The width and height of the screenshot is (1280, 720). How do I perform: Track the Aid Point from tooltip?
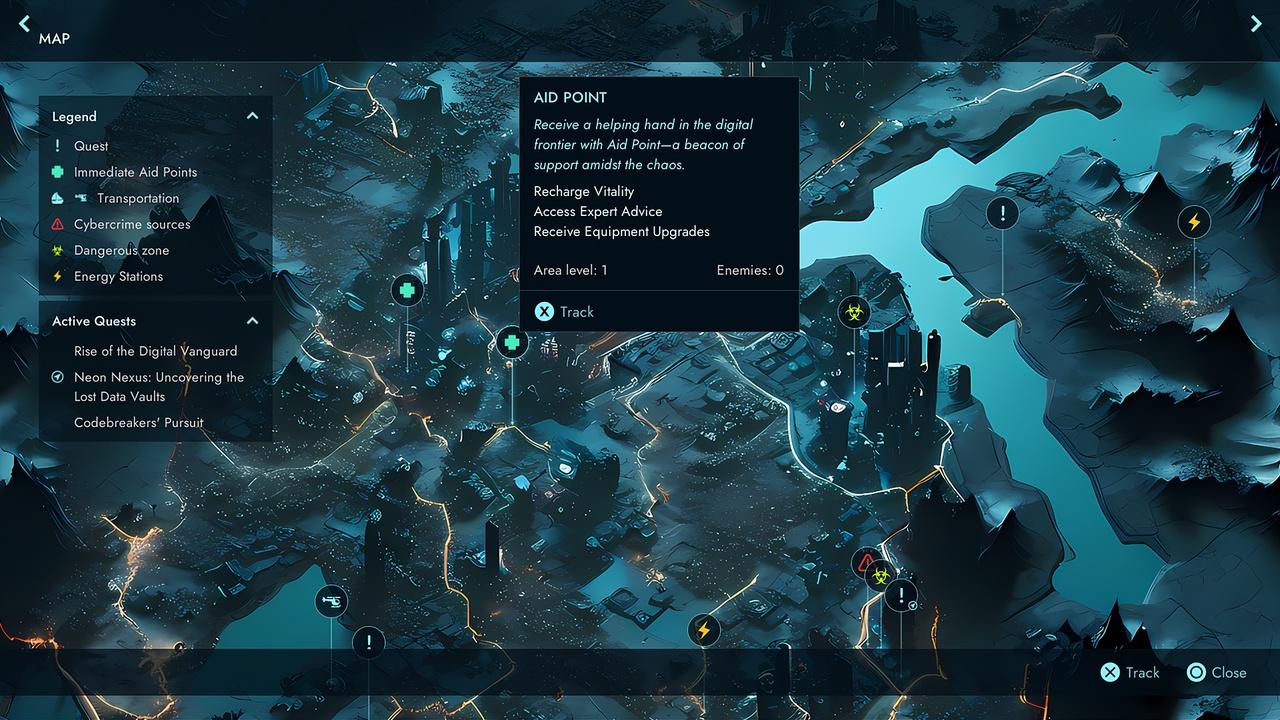[x=565, y=312]
